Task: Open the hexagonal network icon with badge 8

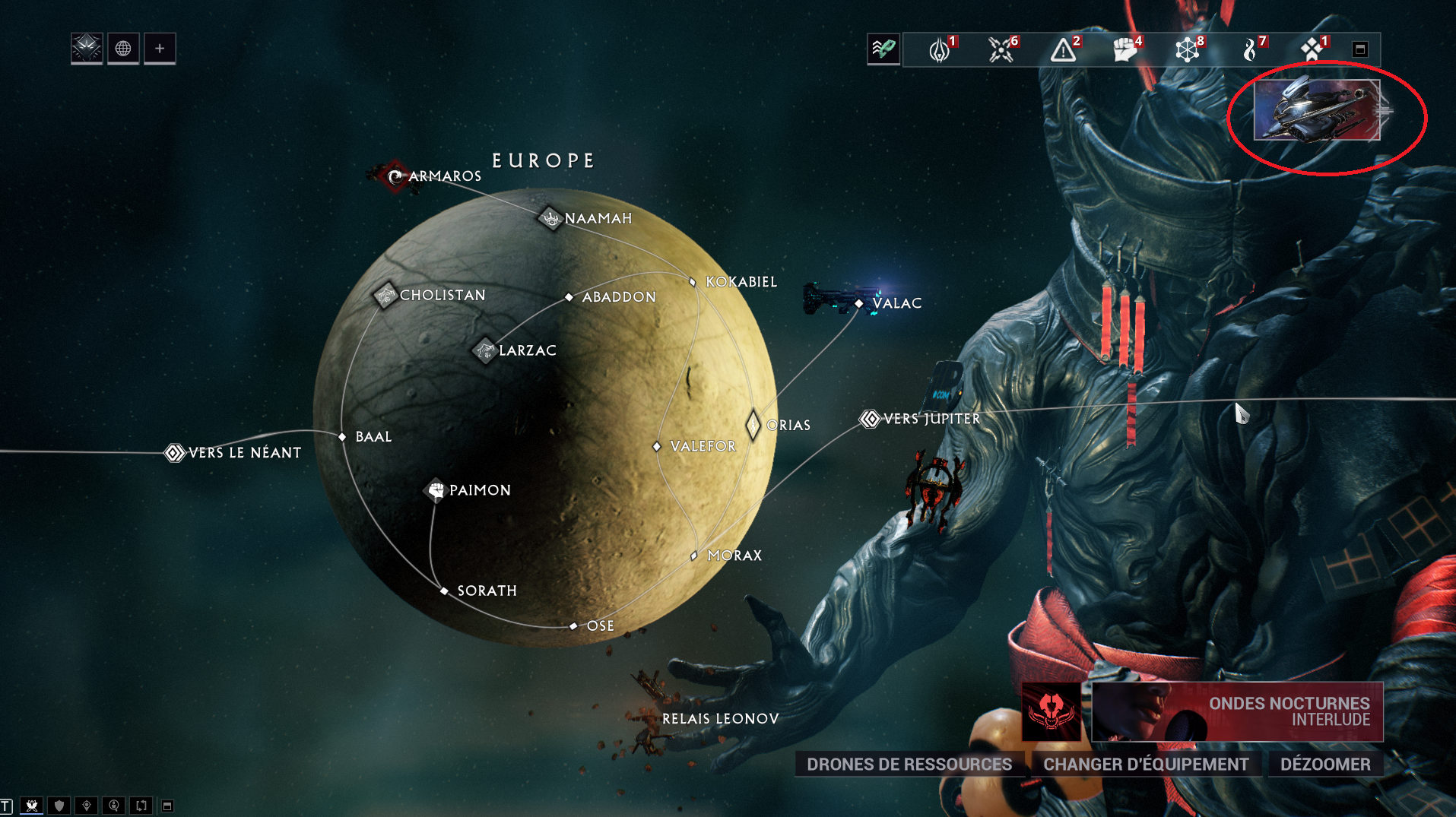Action: pyautogui.click(x=1187, y=49)
